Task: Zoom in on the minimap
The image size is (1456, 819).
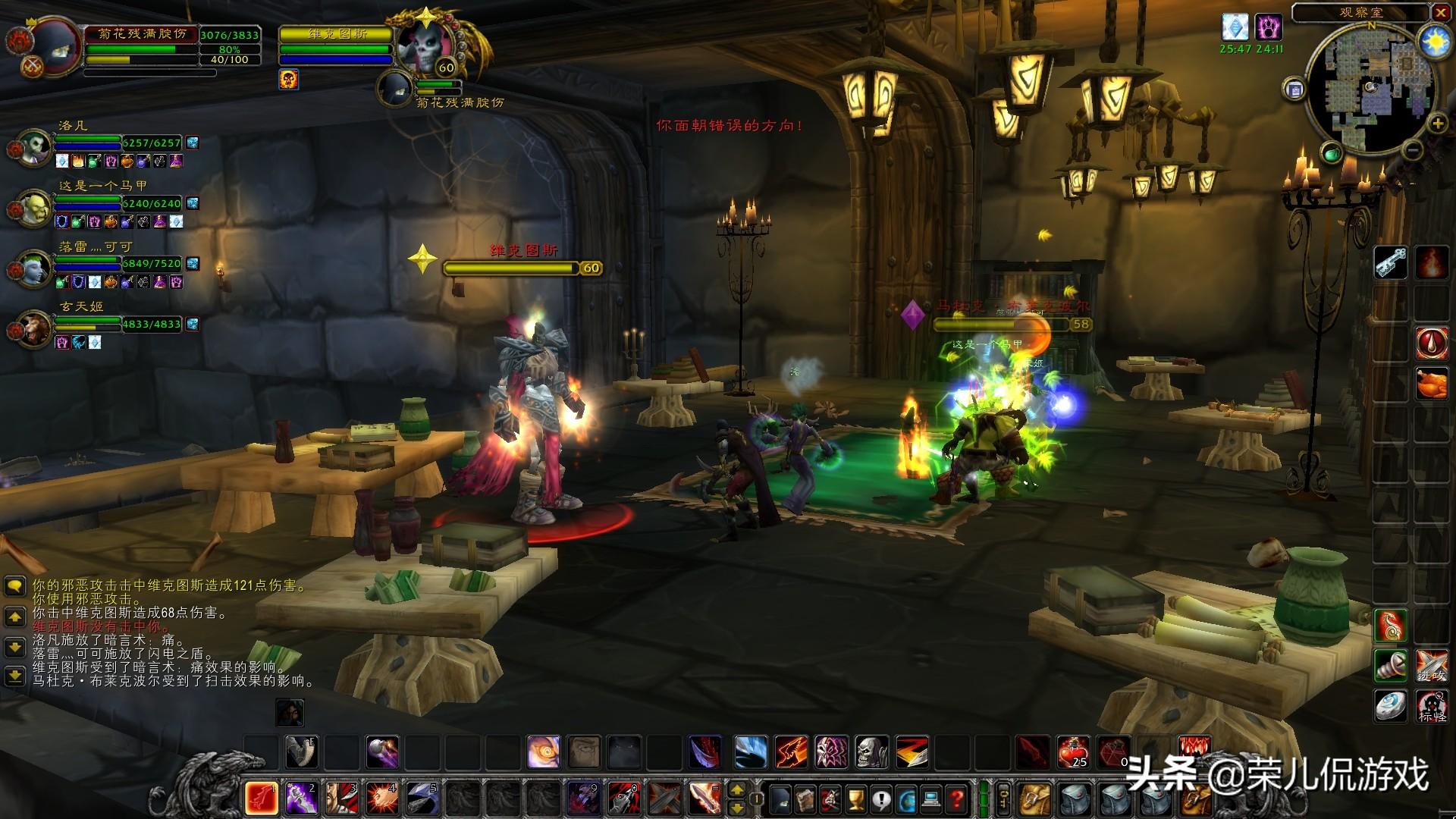Action: [1437, 123]
